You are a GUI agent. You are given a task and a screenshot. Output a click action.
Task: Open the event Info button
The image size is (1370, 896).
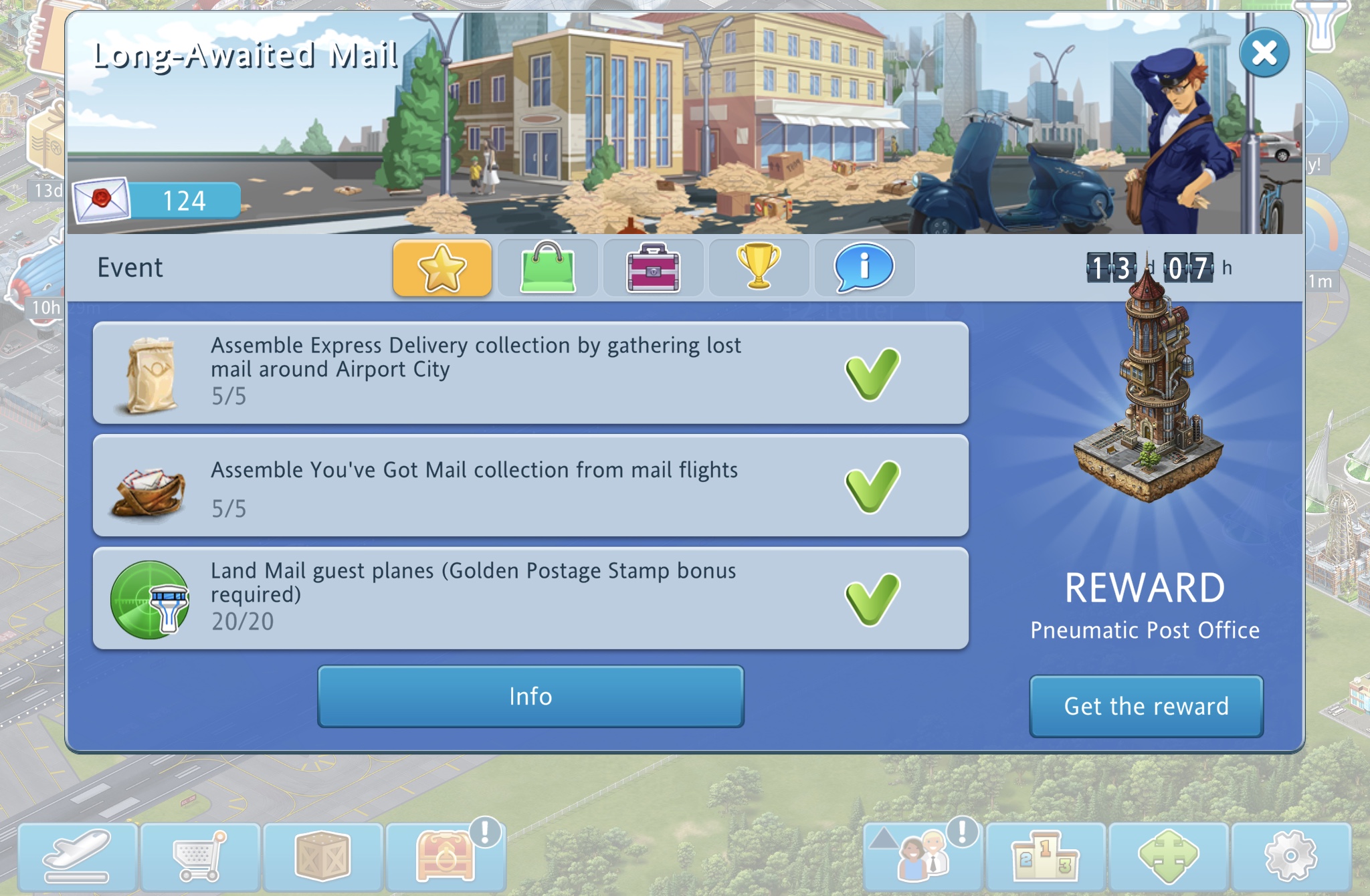coord(530,696)
